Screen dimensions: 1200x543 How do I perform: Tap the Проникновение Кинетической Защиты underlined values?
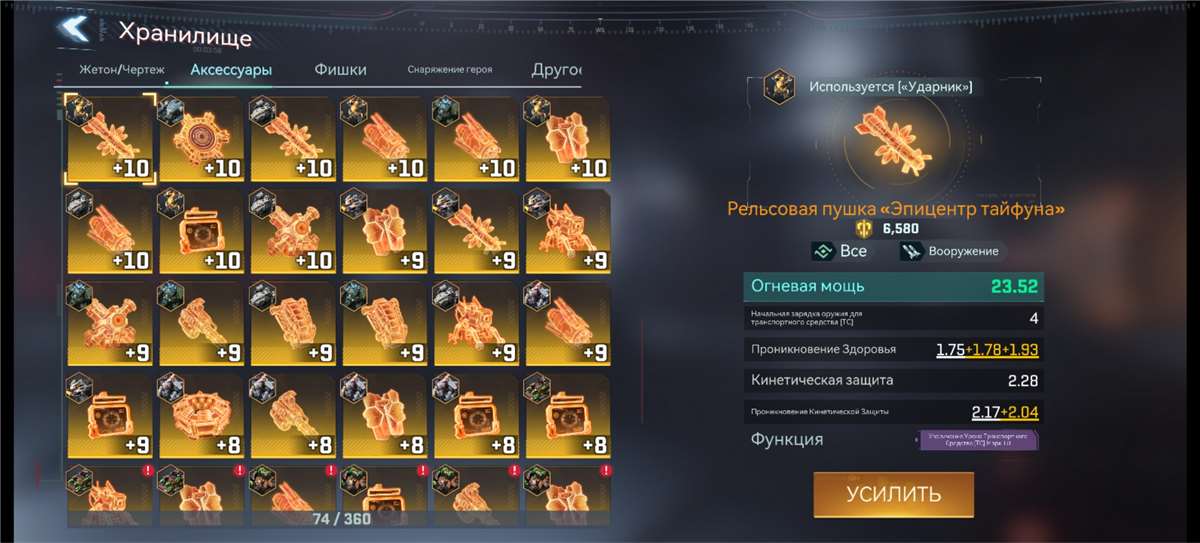pyautogui.click(x=1004, y=412)
